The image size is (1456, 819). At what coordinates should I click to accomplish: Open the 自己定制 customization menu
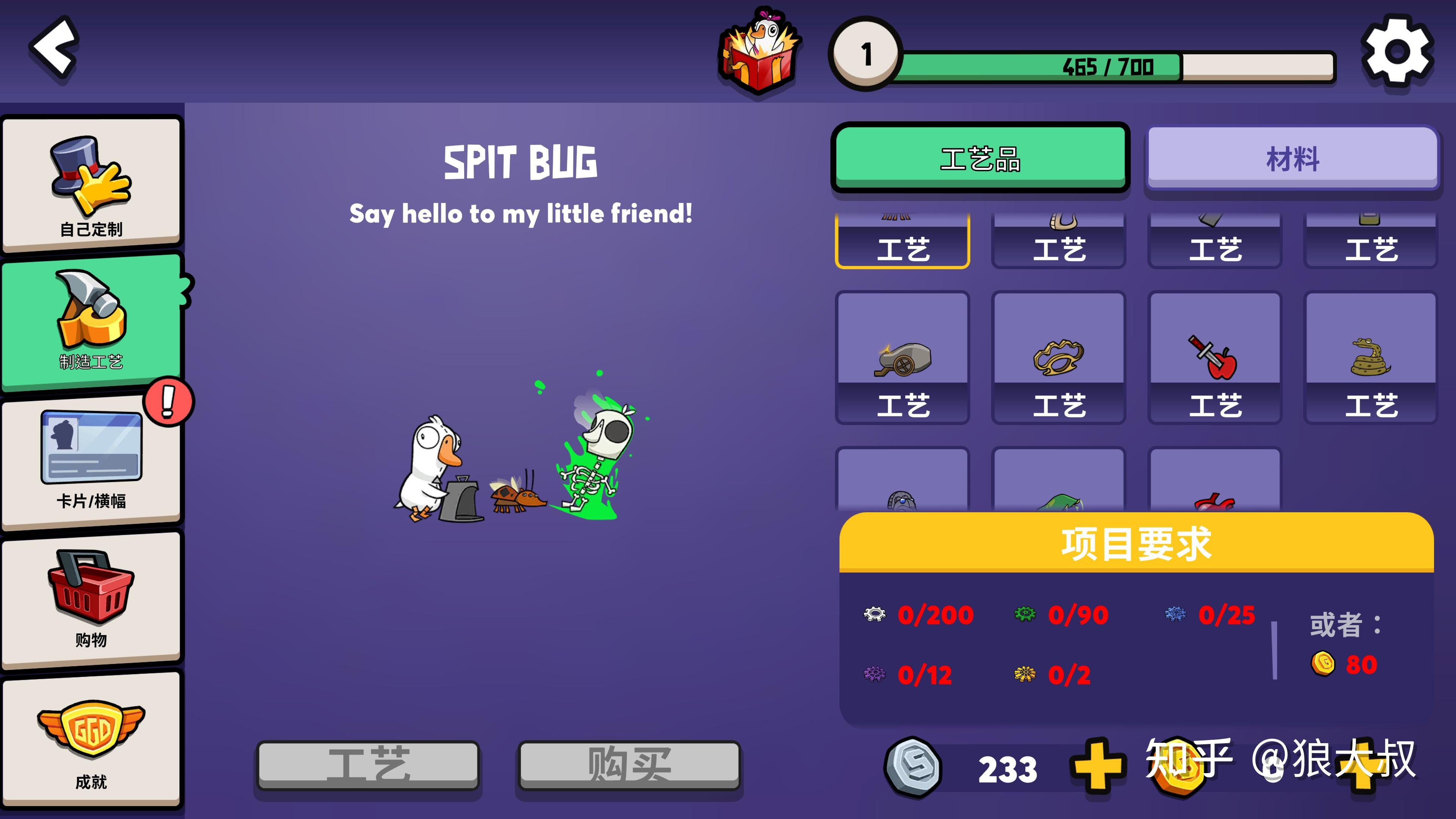pos(91,184)
